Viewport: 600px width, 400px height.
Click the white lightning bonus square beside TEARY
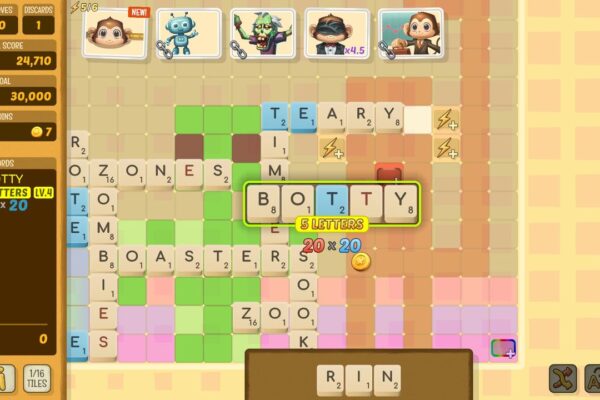446,119
